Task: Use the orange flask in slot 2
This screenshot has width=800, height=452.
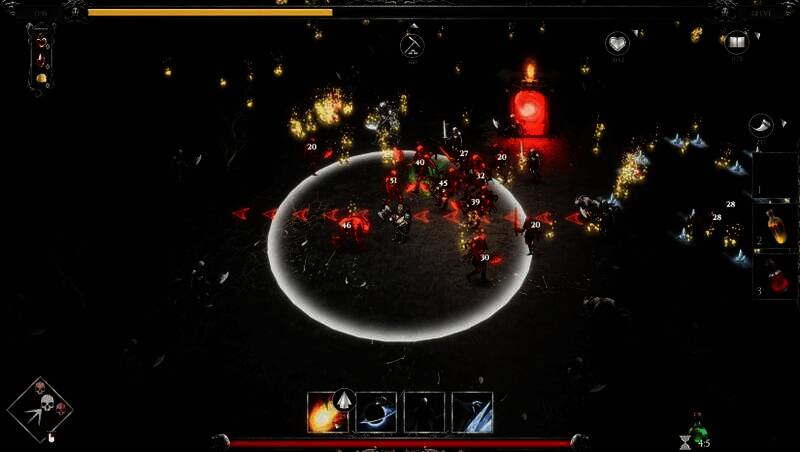Action: click(776, 226)
